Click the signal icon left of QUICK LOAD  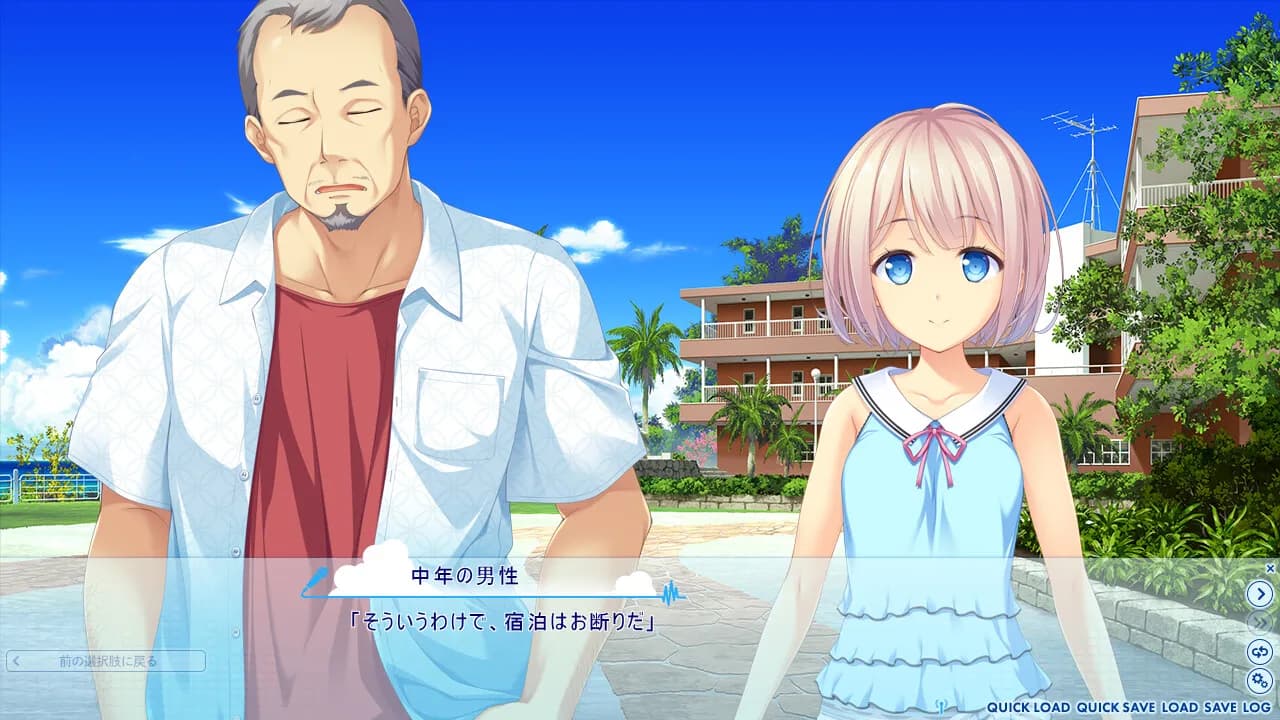tap(942, 705)
